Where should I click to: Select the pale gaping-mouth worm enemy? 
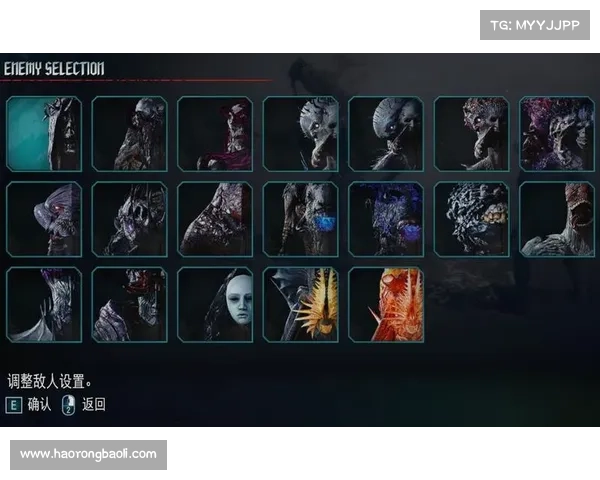tap(557, 219)
